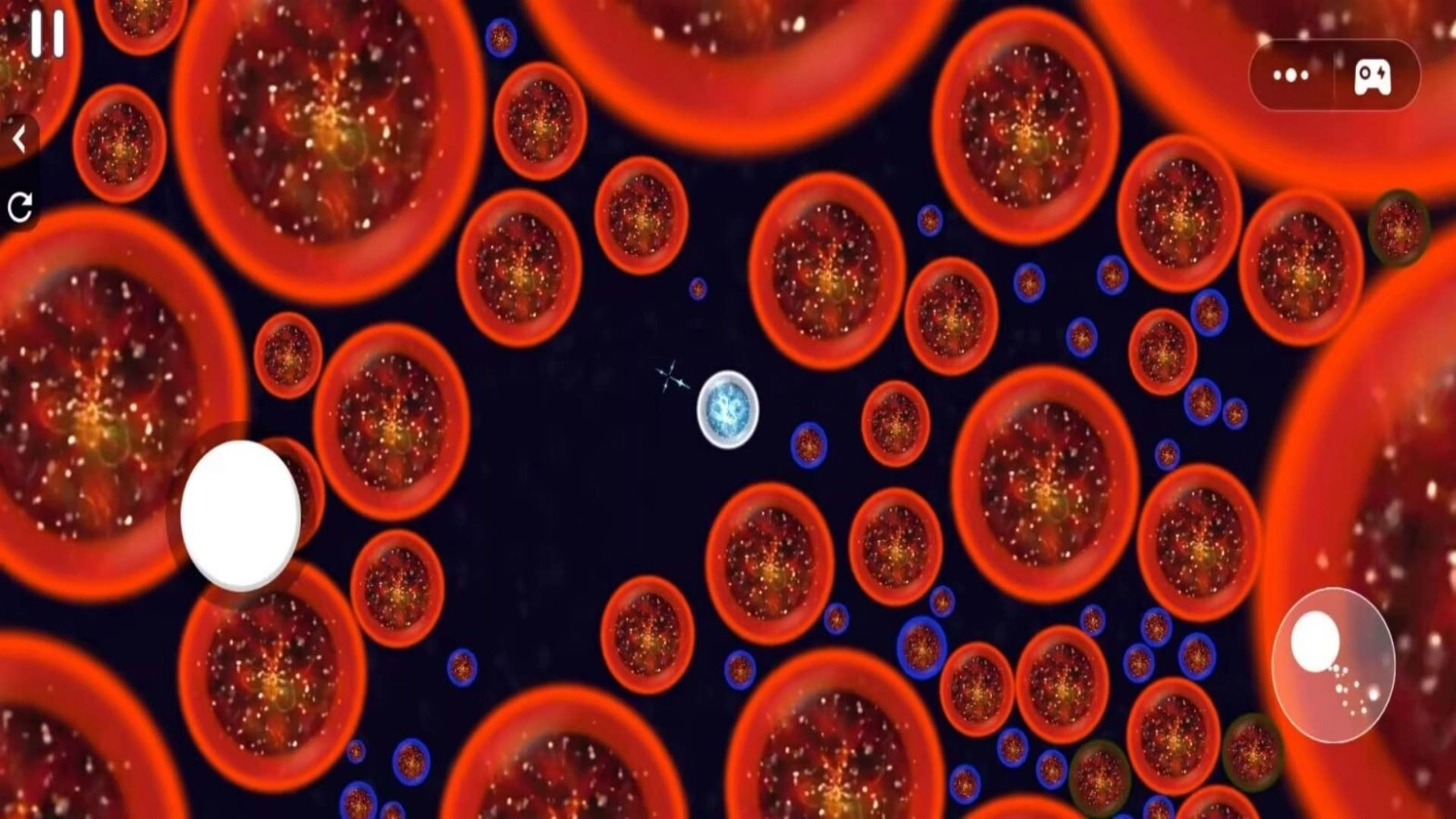The width and height of the screenshot is (1456, 819).
Task: Tap the small blue pellet above your cell
Action: point(696,287)
